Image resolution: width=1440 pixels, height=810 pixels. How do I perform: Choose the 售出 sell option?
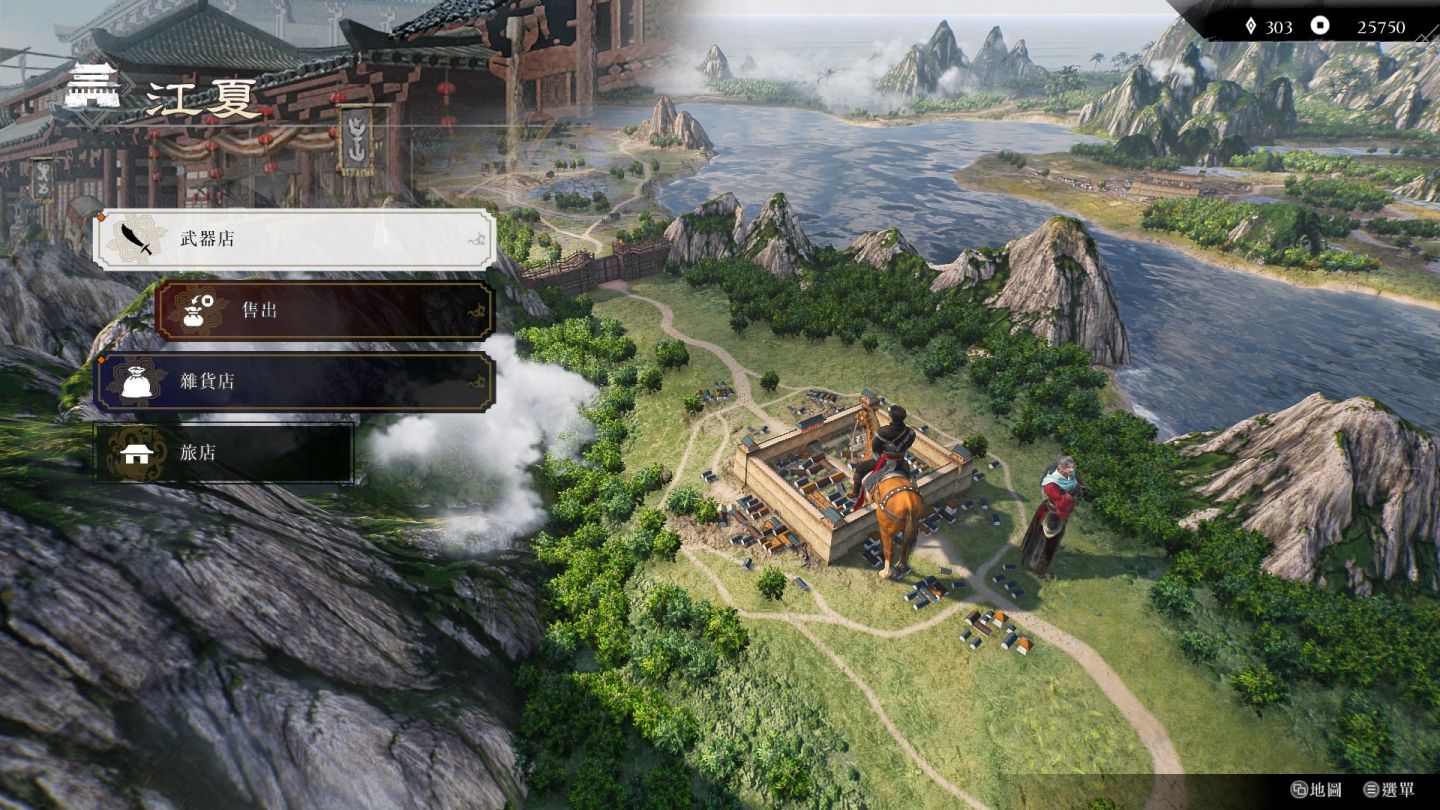[x=324, y=310]
